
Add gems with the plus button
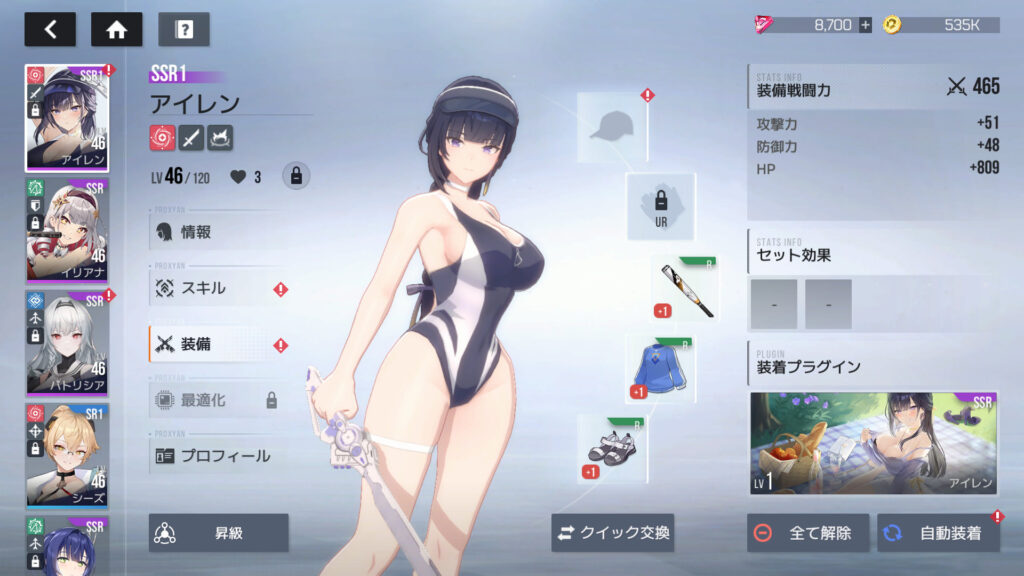click(x=865, y=25)
